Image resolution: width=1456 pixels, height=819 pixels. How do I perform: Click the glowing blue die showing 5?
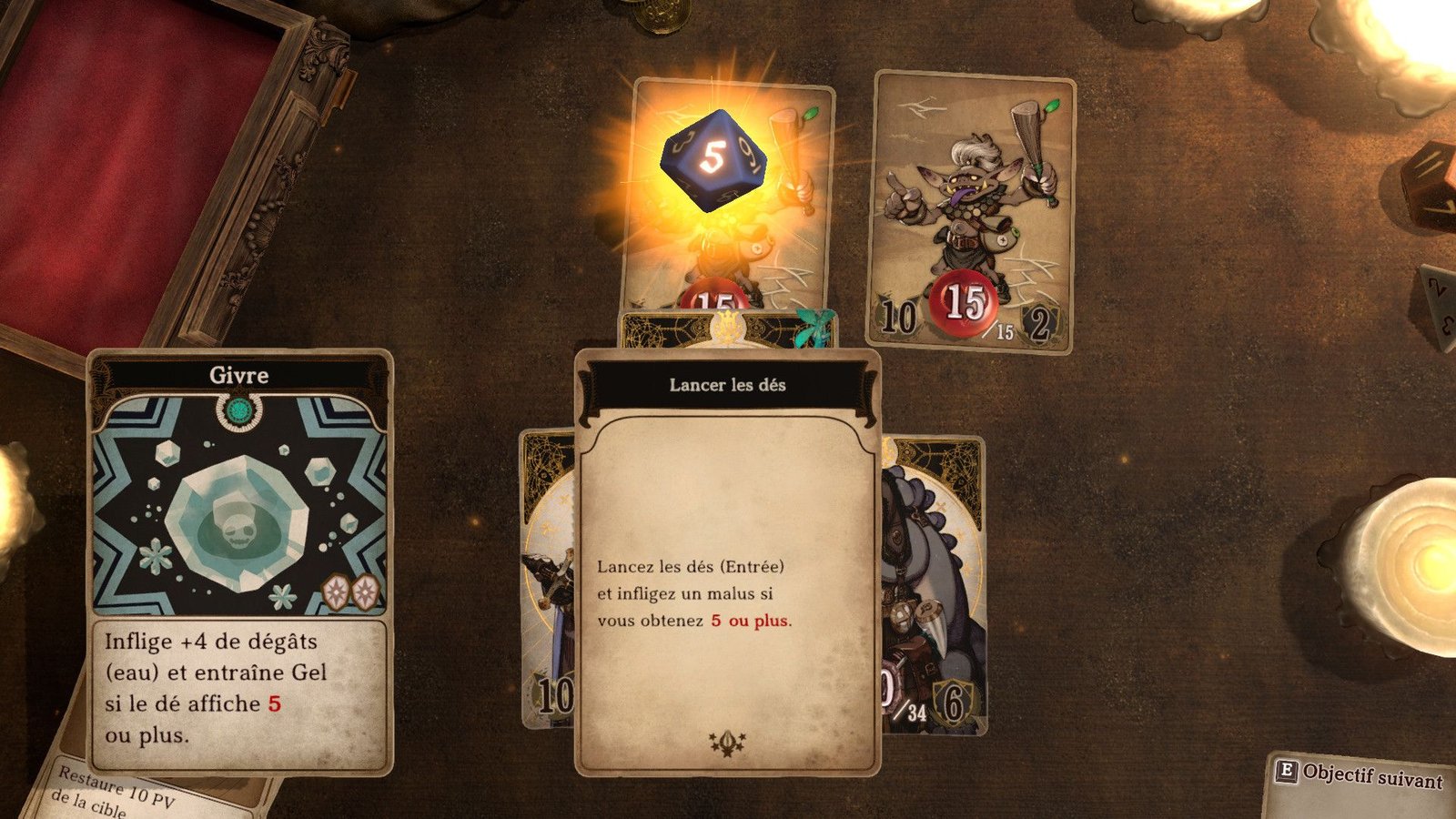(713, 160)
